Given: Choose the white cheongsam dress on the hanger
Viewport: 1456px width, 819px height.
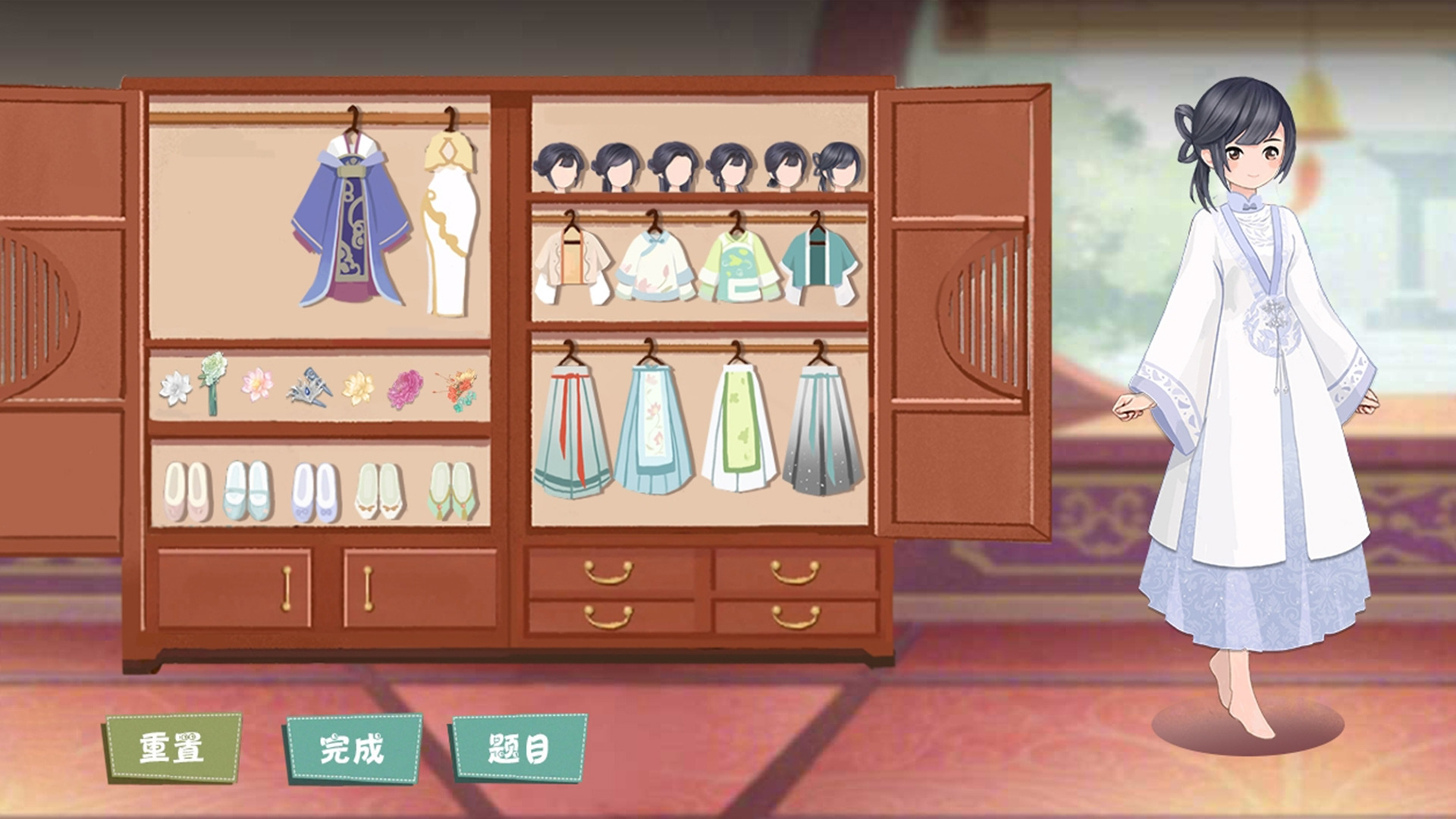Looking at the screenshot, I should (x=451, y=220).
